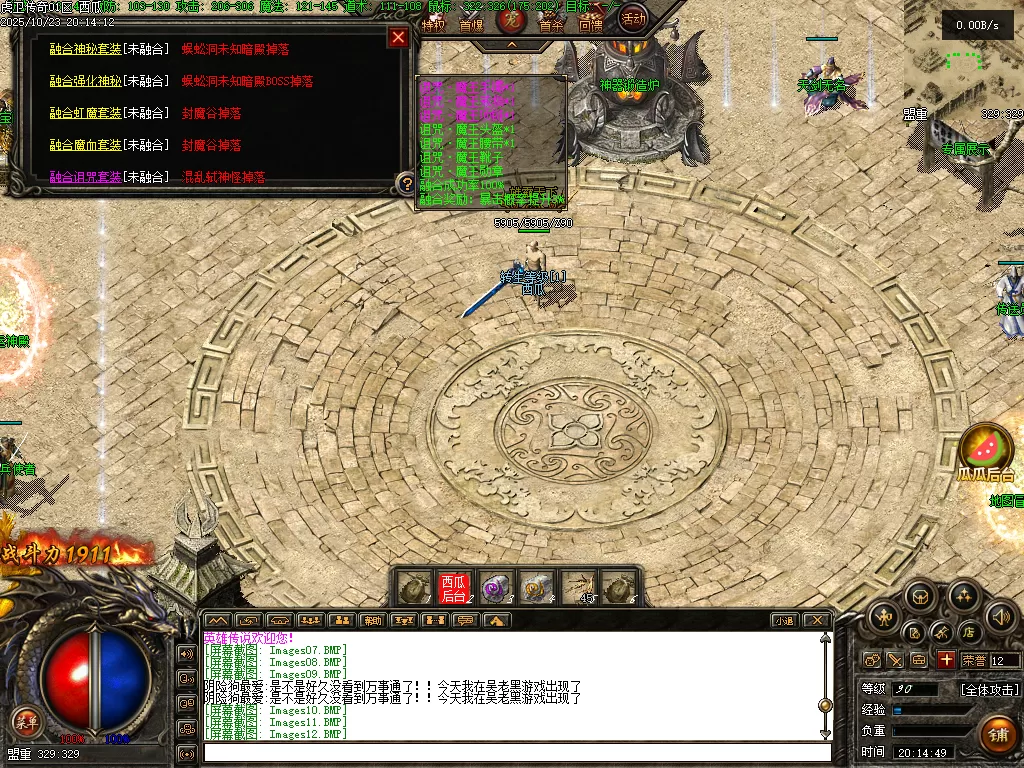
Task: Open the 首爆 first-drop menu
Action: pos(471,25)
